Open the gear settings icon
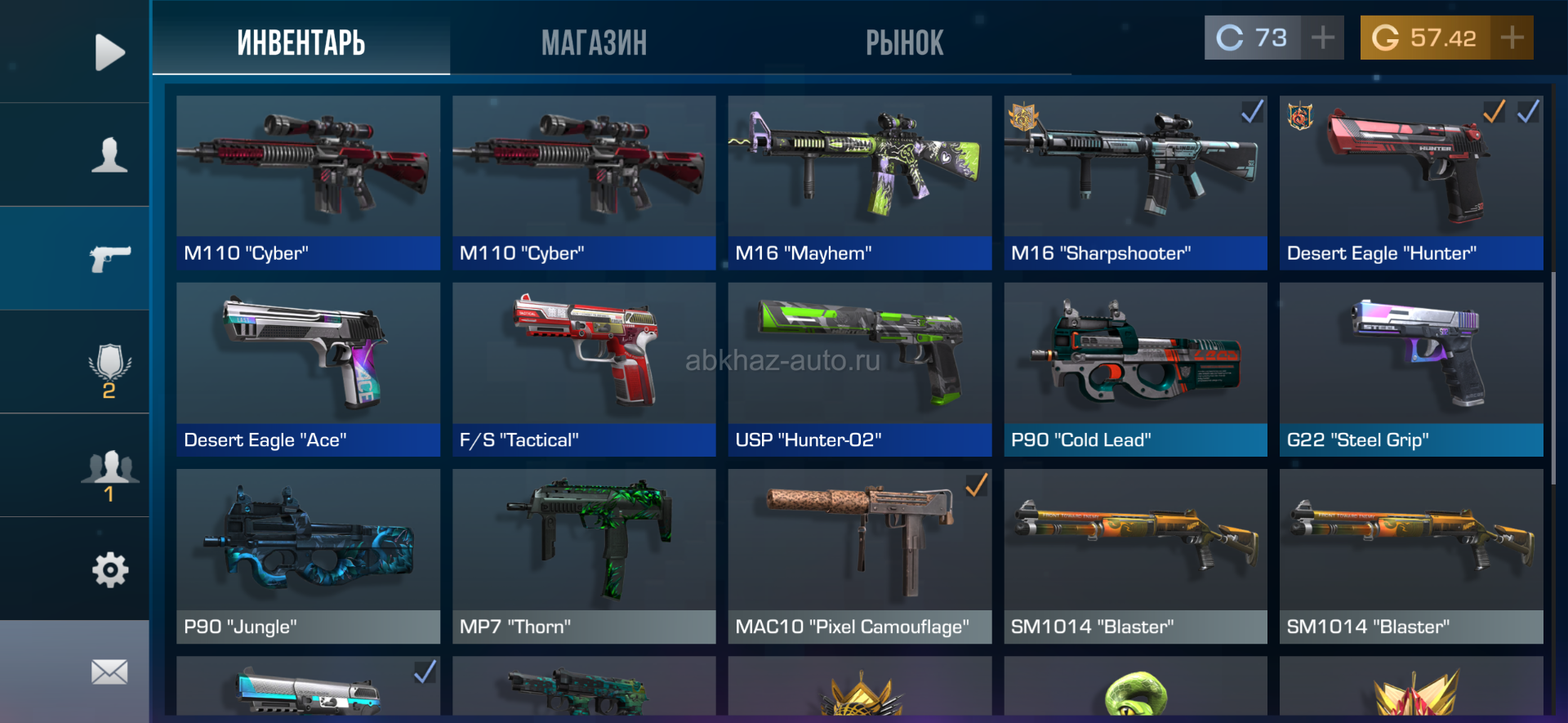The image size is (1568, 723). [109, 569]
